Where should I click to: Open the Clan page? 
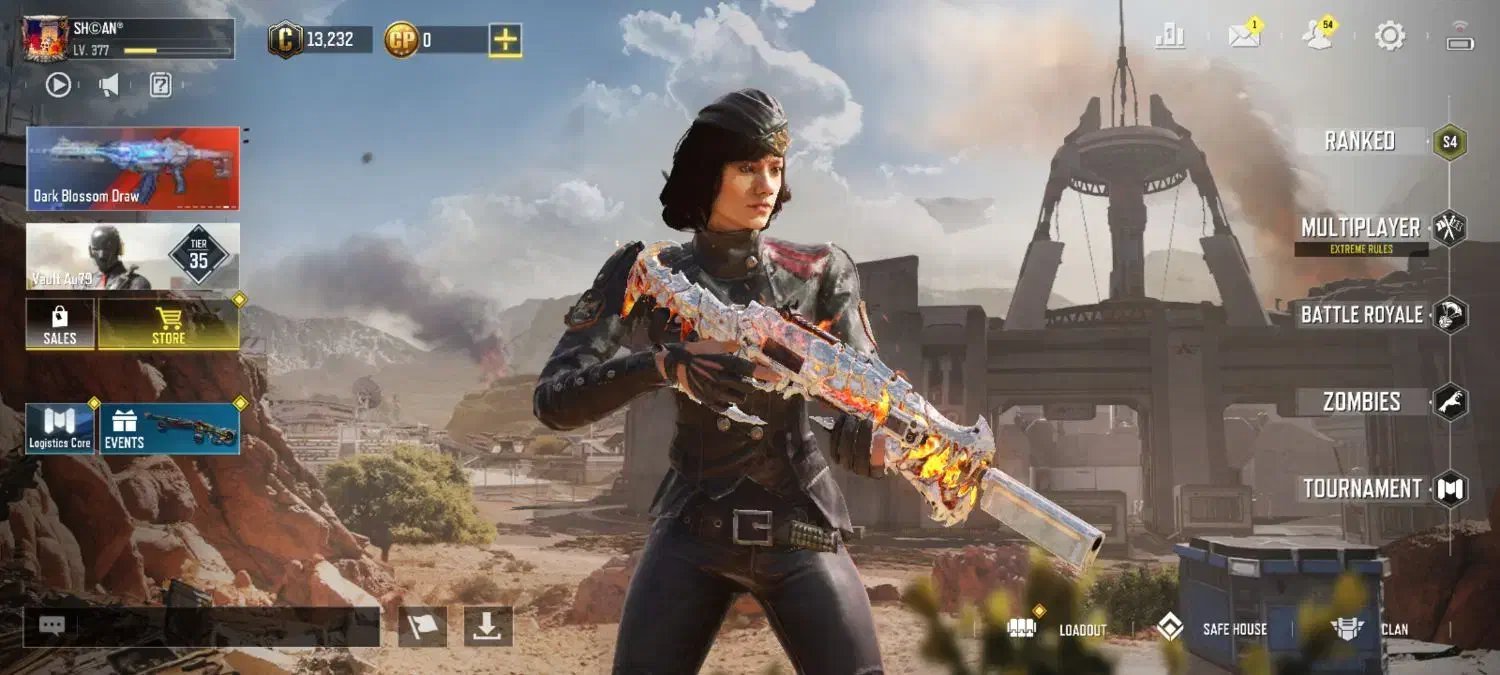(x=1370, y=629)
